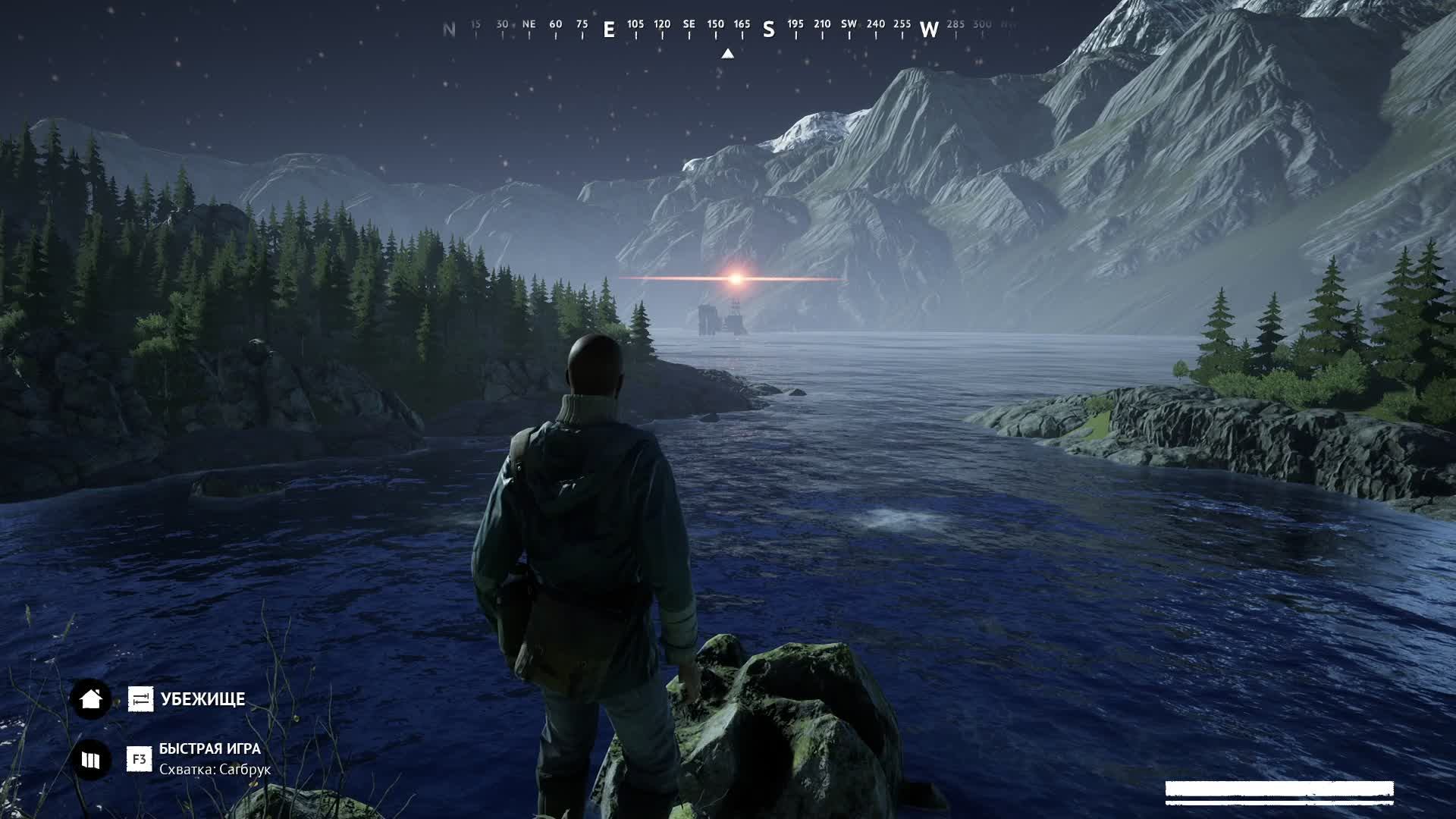This screenshot has height=819, width=1456.
Task: Open the home shelter icon
Action: (91, 698)
